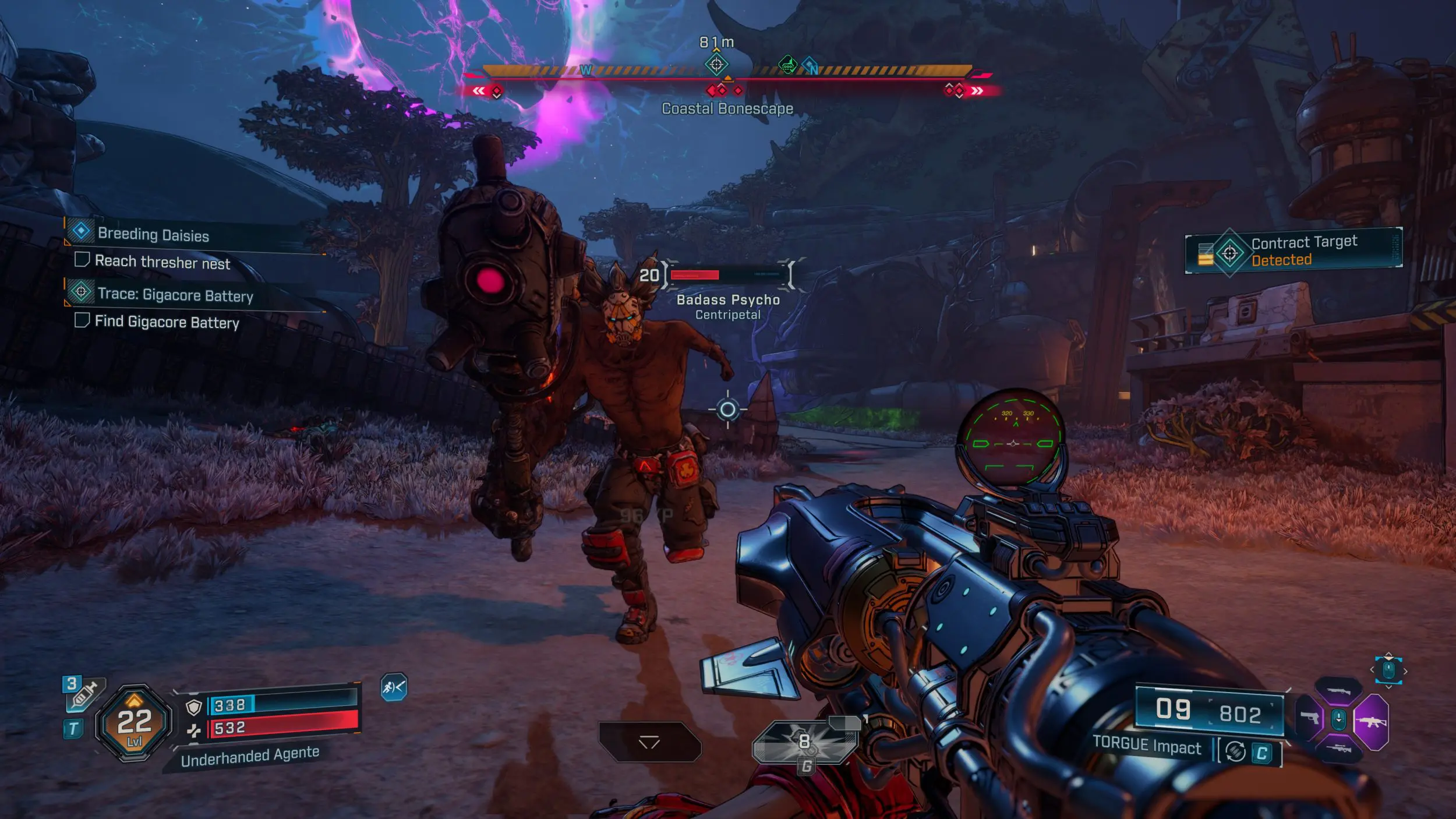Click the 81m objective marker on compass
This screenshot has height=819, width=1456.
pyautogui.click(x=716, y=64)
